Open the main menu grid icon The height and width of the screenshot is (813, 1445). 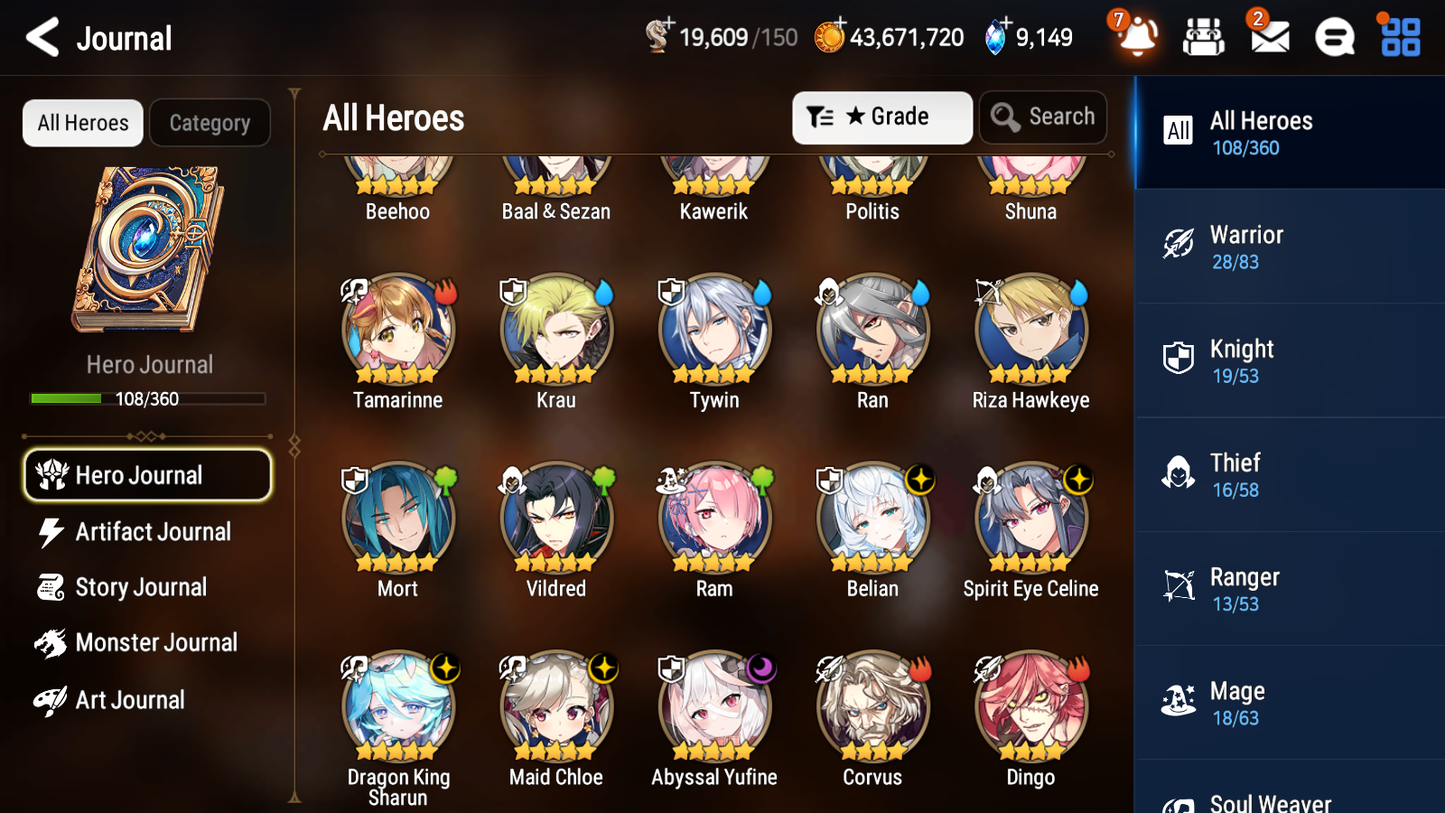tap(1398, 35)
